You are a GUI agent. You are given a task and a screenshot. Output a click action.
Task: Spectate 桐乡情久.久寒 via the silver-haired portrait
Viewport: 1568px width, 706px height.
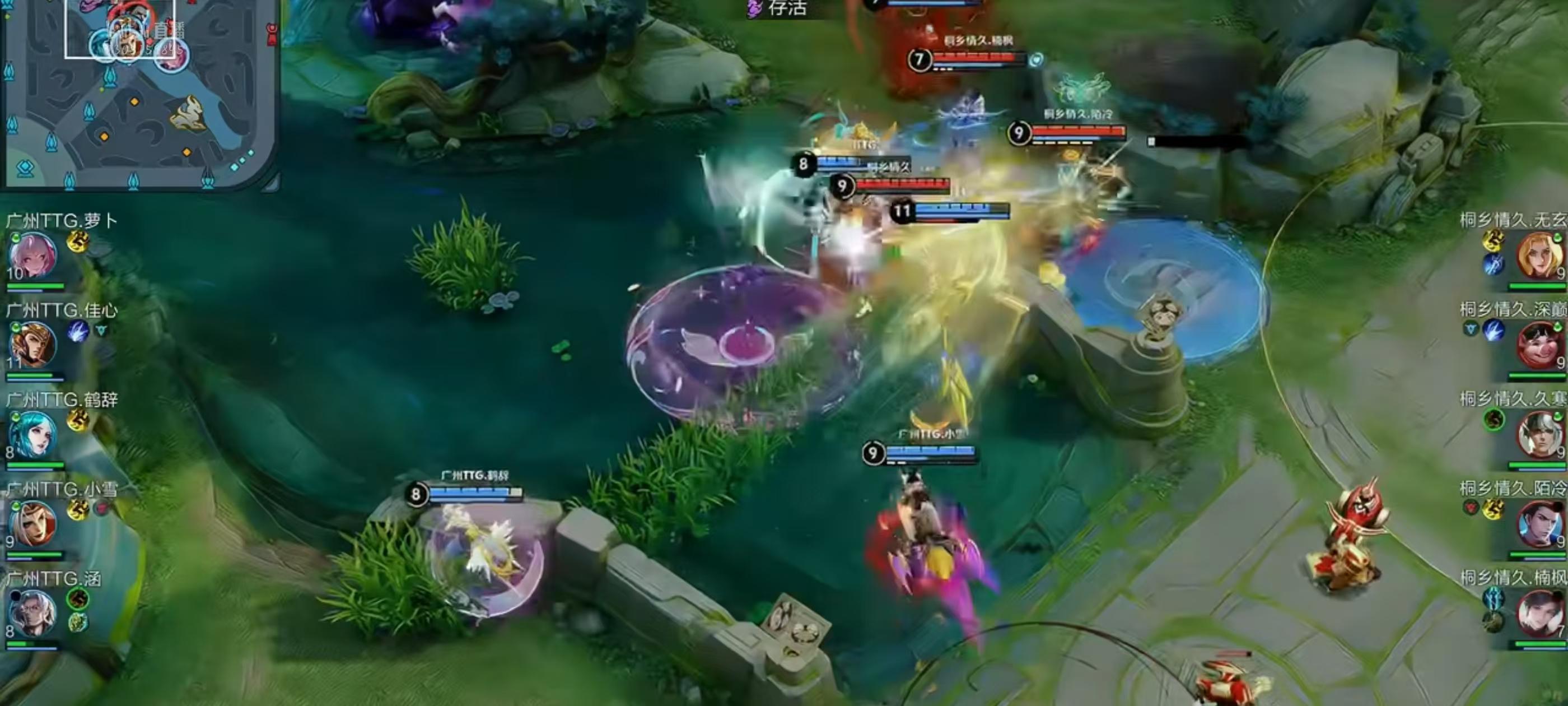click(x=1538, y=435)
